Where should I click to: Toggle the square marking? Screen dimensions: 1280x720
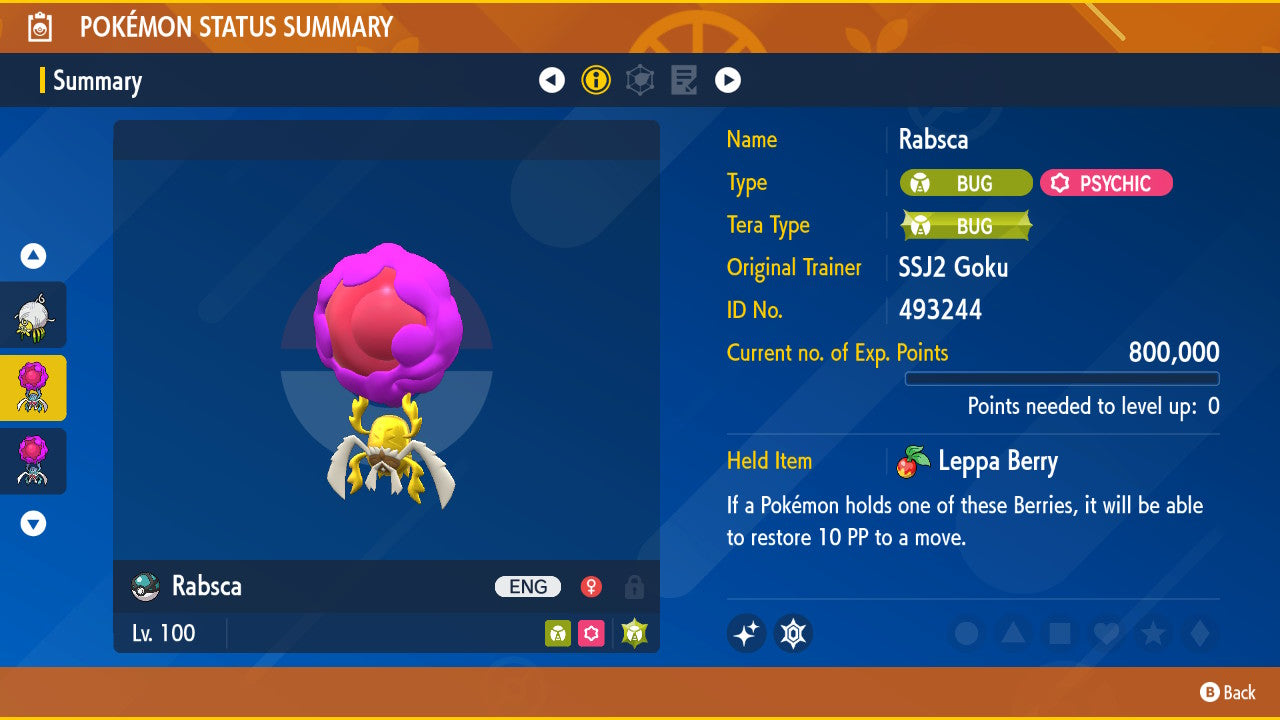click(1060, 634)
